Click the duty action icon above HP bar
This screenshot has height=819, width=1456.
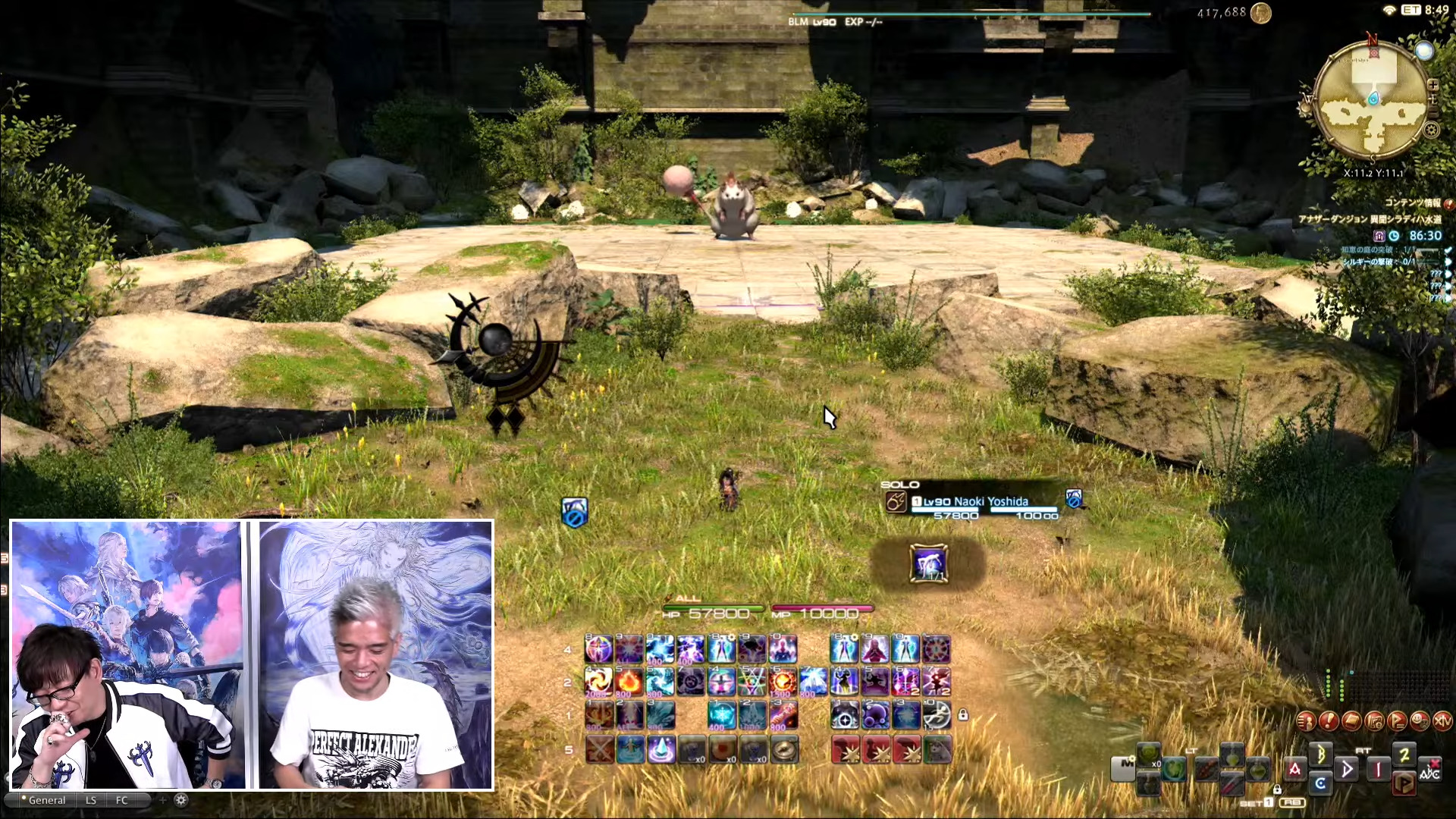coord(928,564)
